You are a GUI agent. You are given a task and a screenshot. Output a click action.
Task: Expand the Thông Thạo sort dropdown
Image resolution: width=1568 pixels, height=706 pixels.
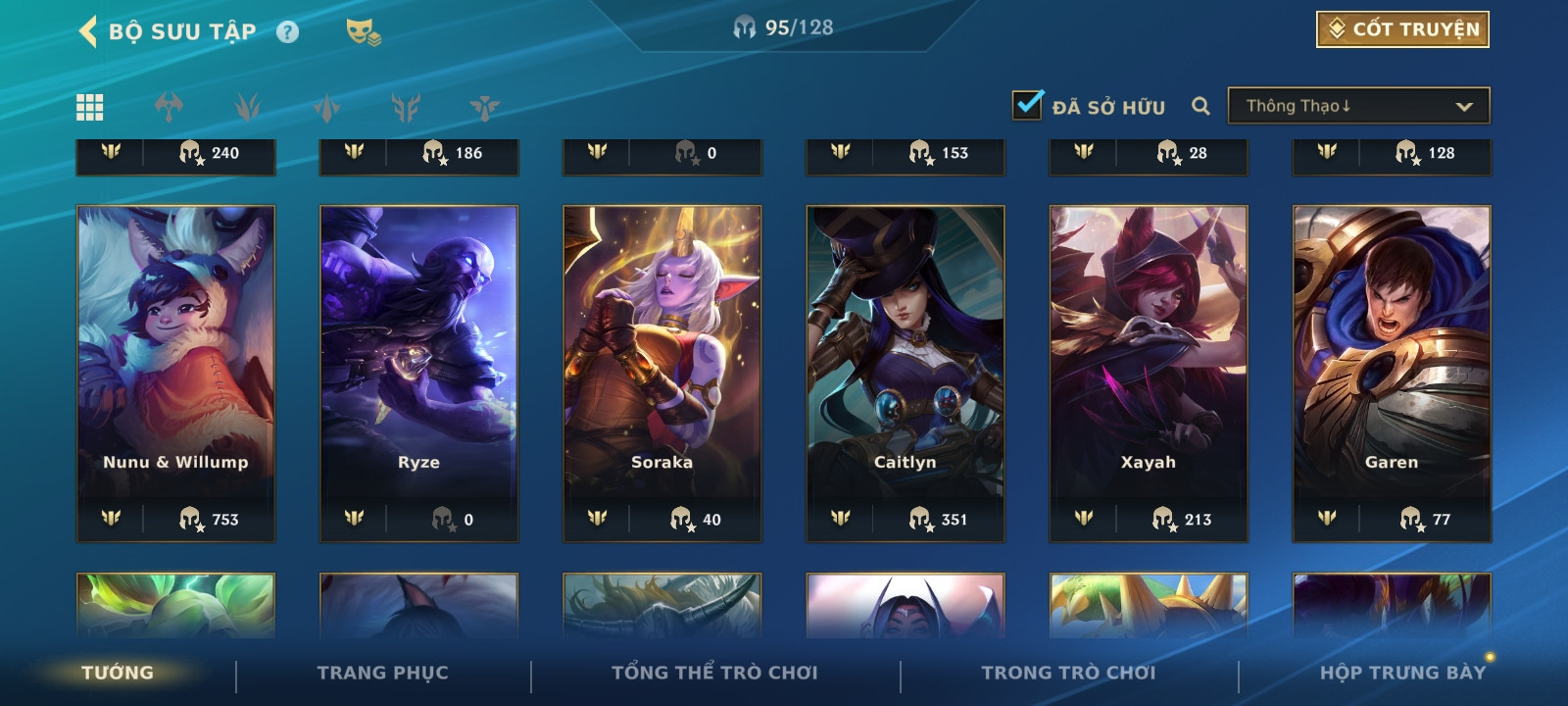[1358, 106]
